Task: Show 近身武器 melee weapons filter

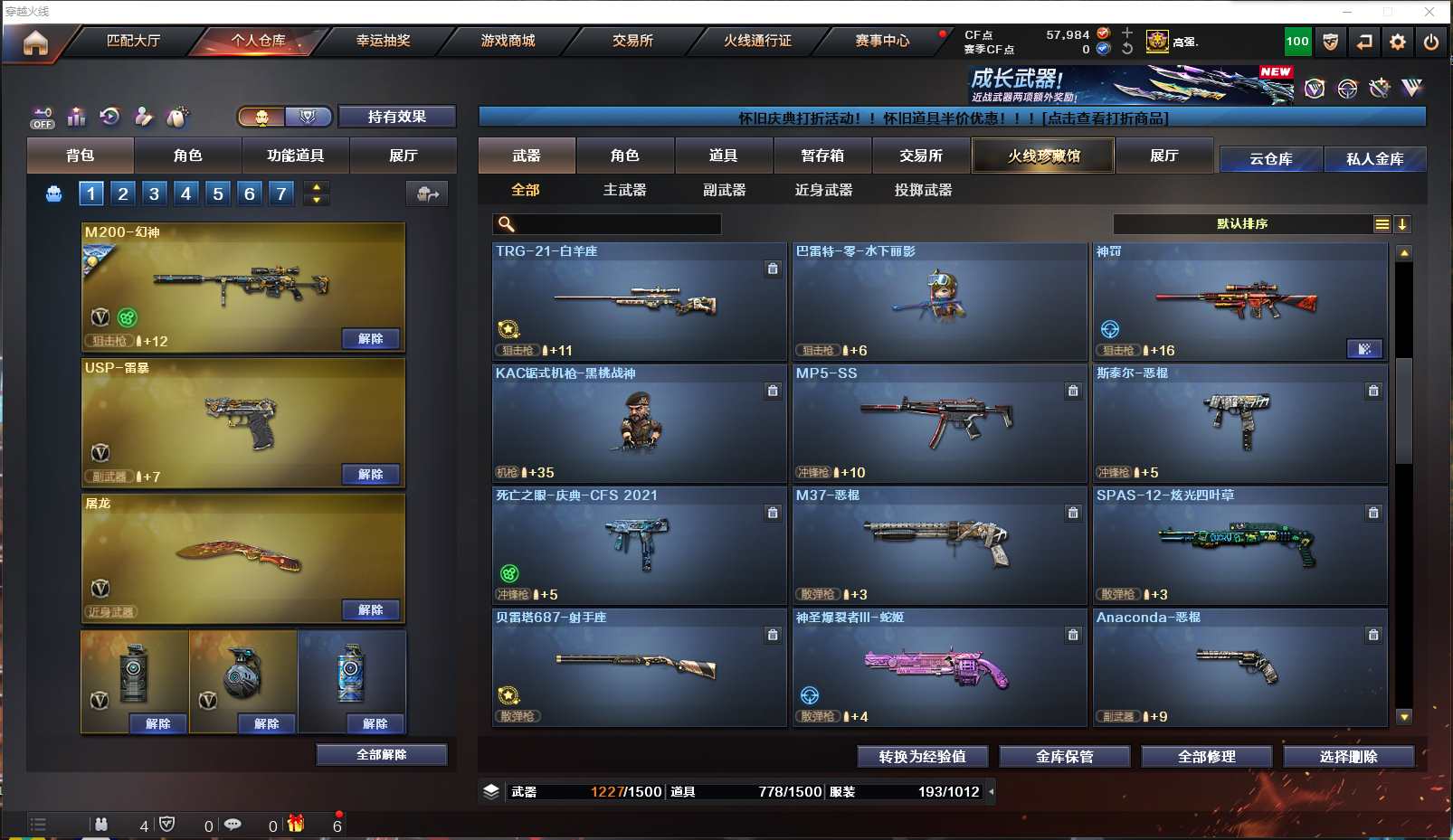Action: [823, 190]
